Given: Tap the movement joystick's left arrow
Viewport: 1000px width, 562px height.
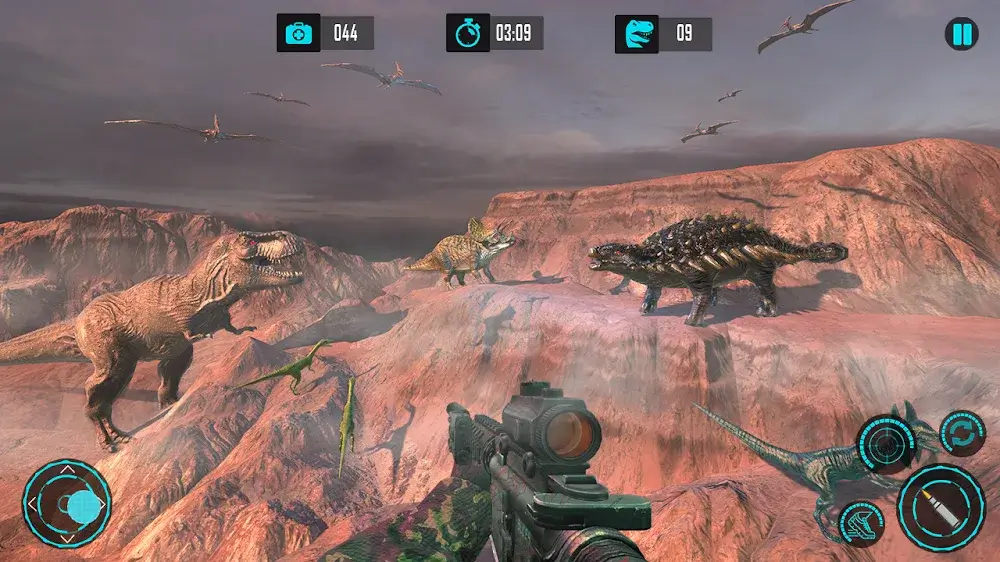Looking at the screenshot, I should [x=34, y=503].
